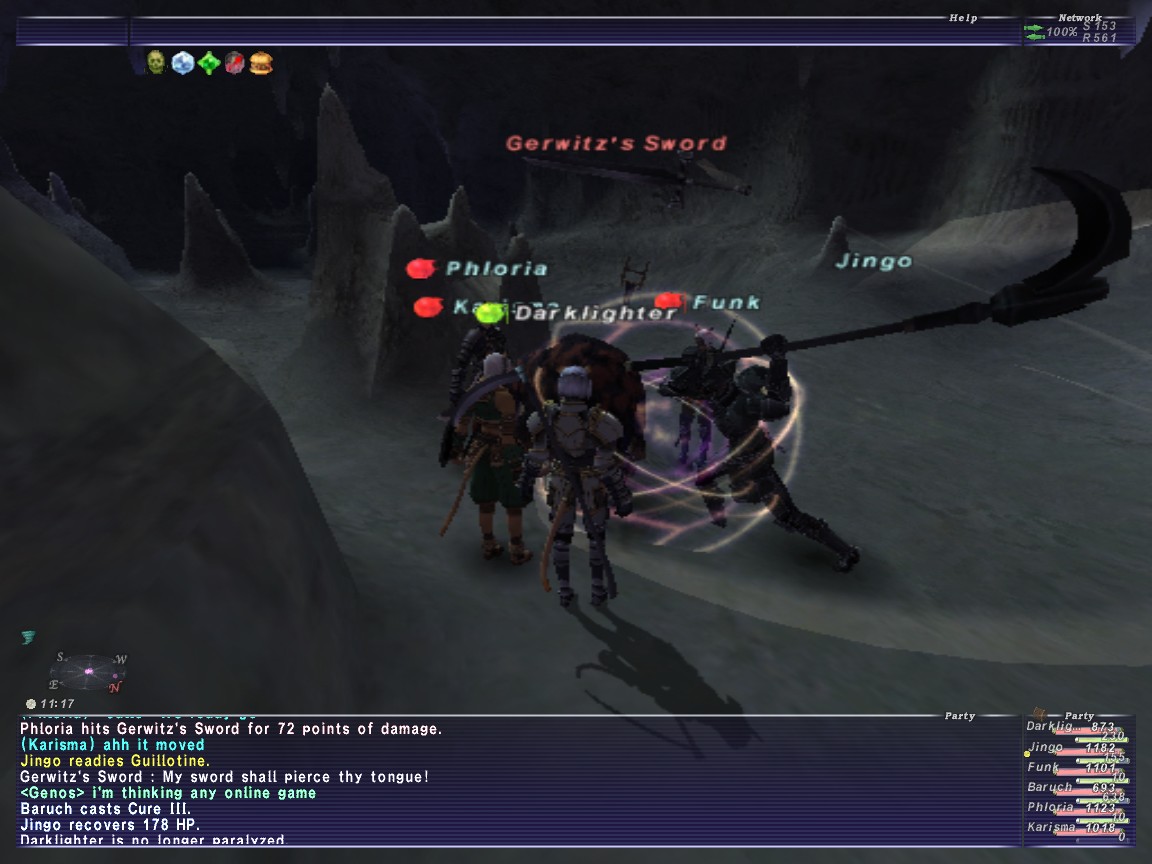Screen dimensions: 1152x864
Task: Click Karisma's party chat message
Action: click(x=112, y=745)
